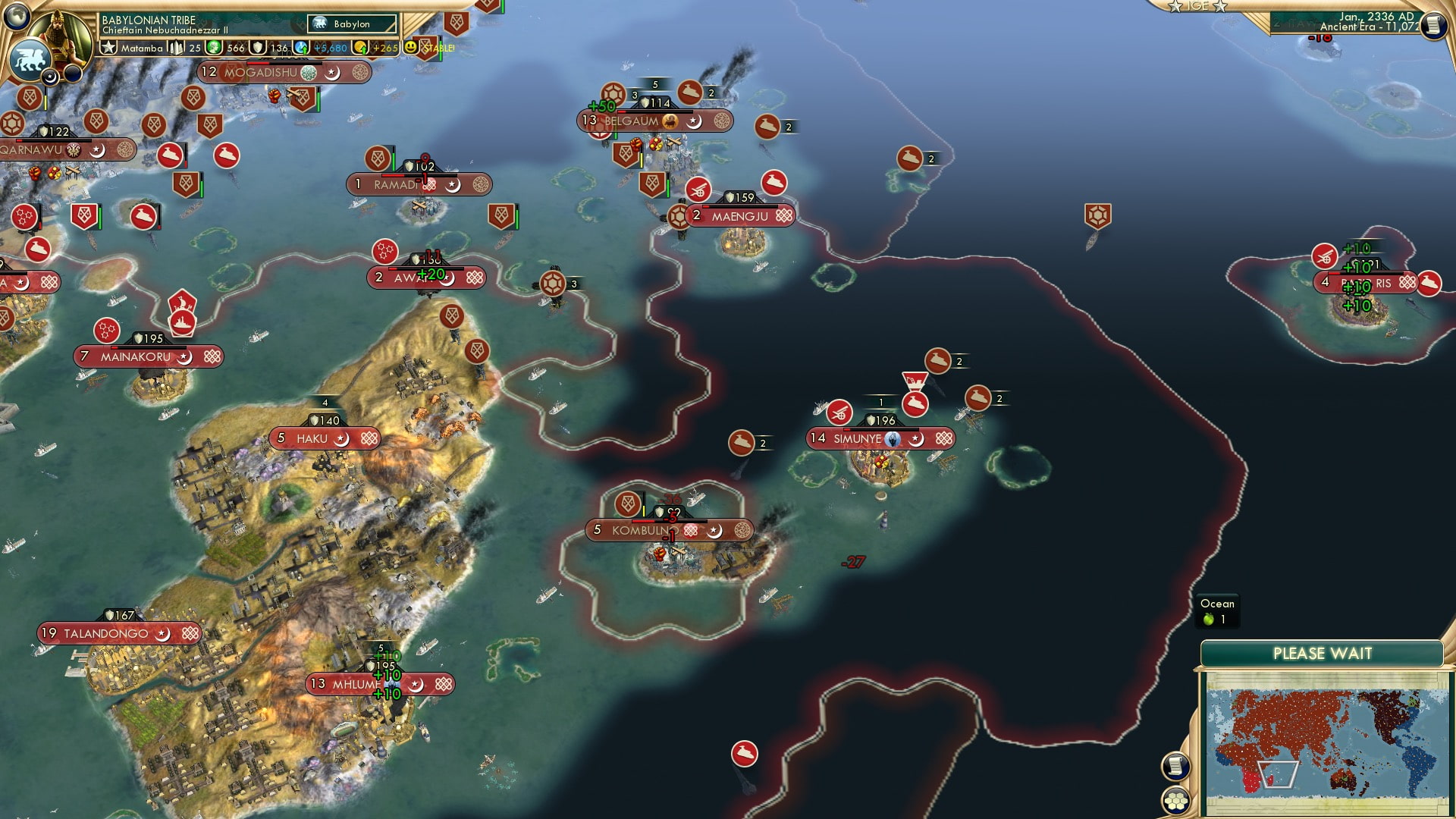
Task: Open the IGE in-game editor button
Action: click(x=1198, y=6)
